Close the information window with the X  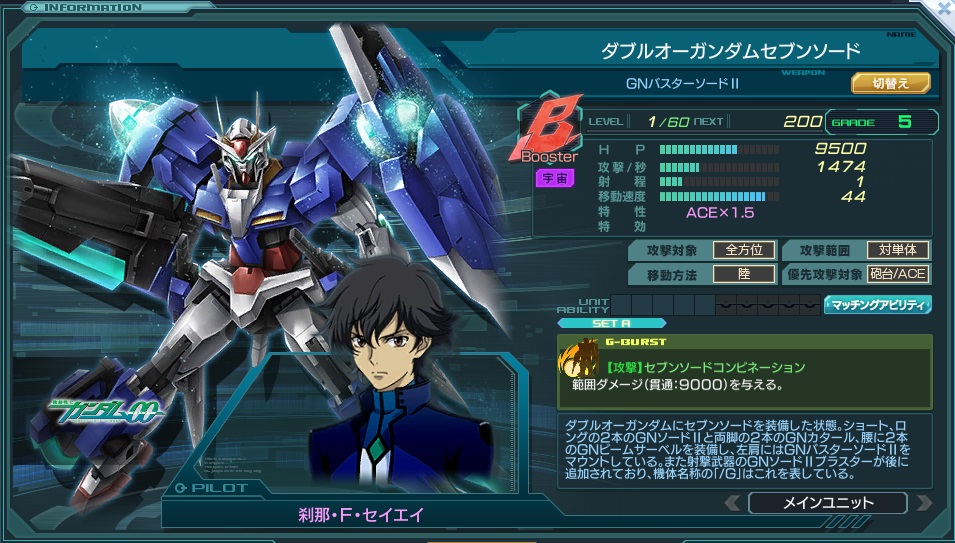click(x=944, y=8)
